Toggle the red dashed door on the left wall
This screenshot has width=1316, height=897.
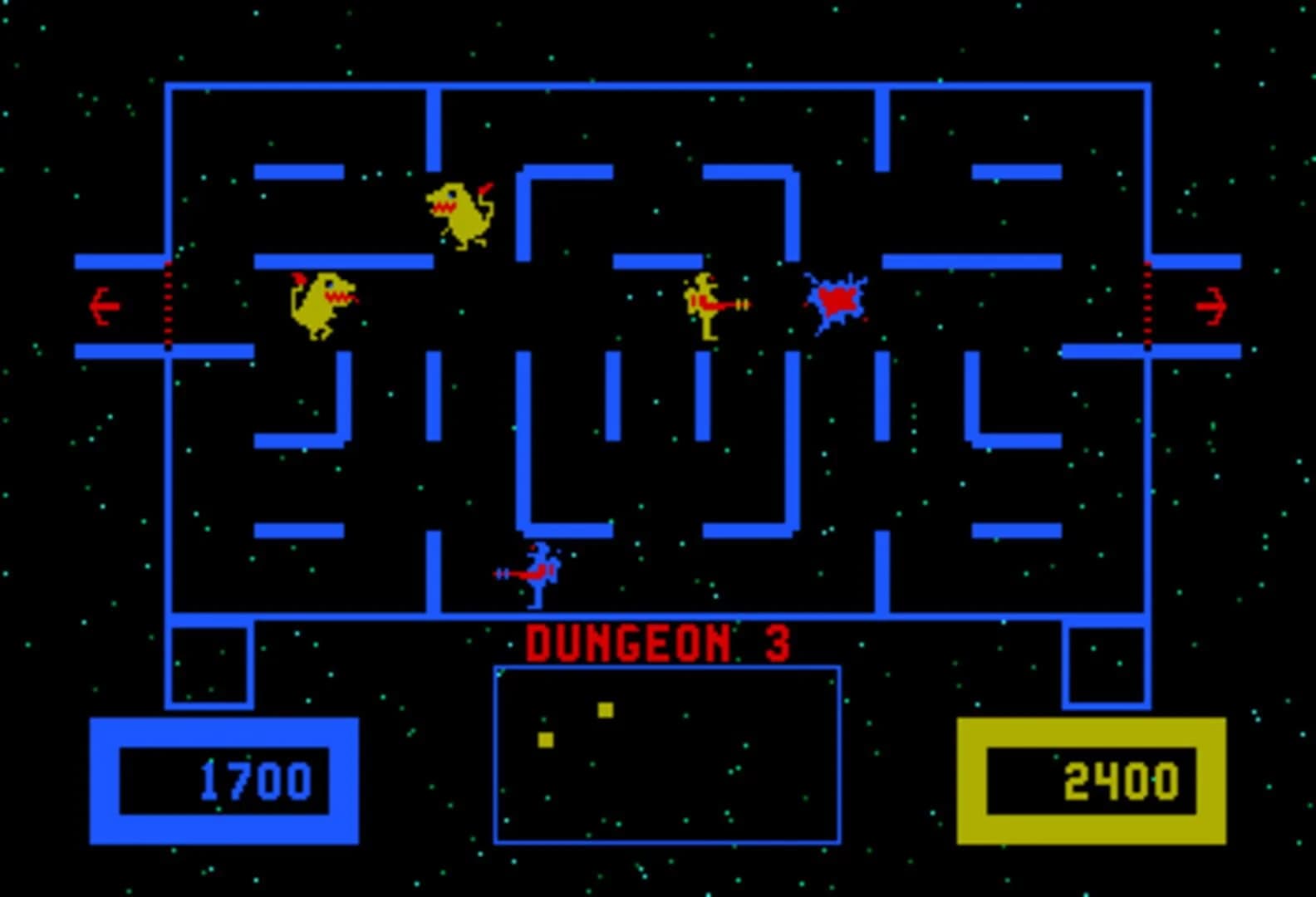[x=169, y=303]
